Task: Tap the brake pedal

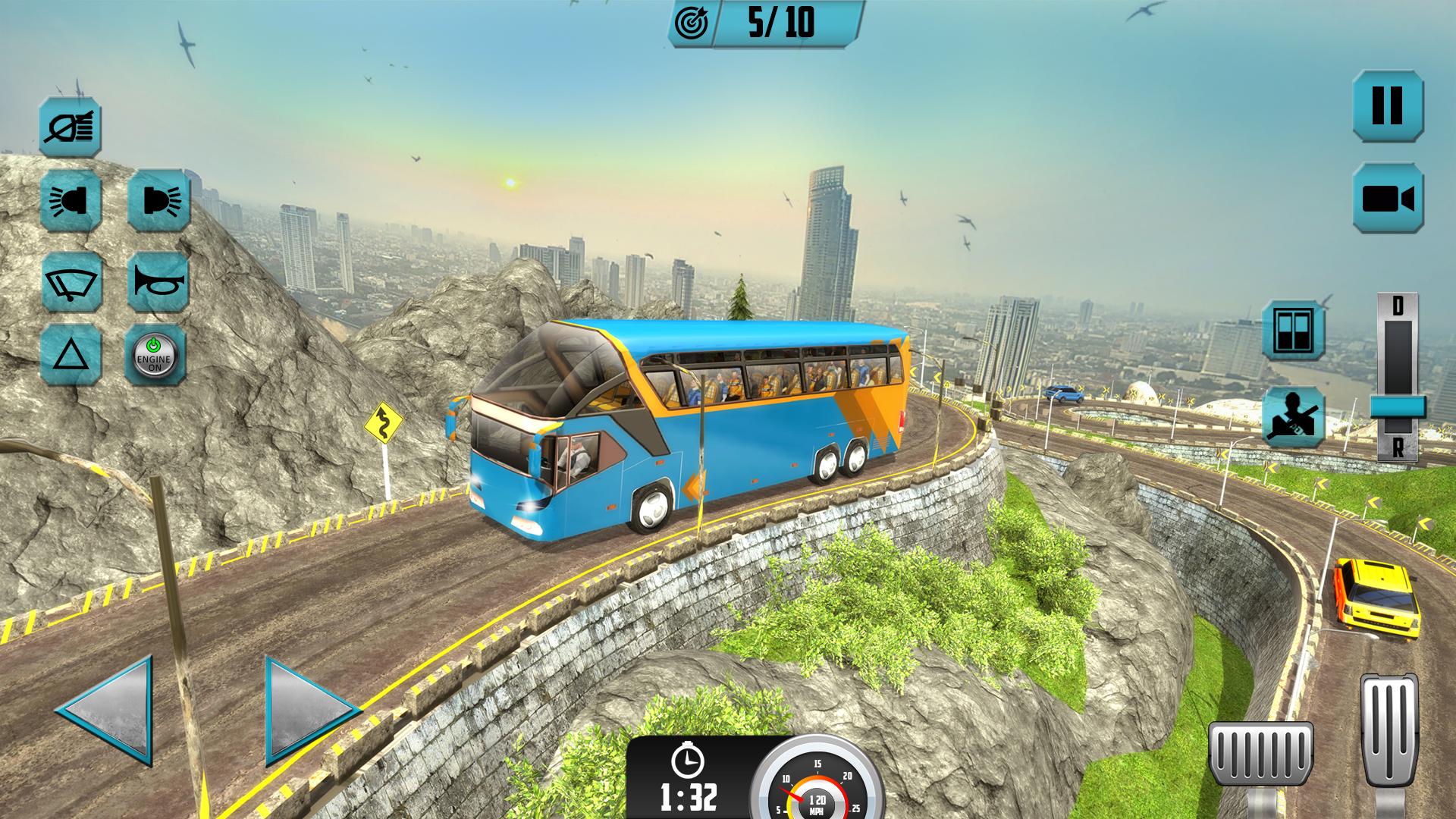Action: coord(1260,762)
